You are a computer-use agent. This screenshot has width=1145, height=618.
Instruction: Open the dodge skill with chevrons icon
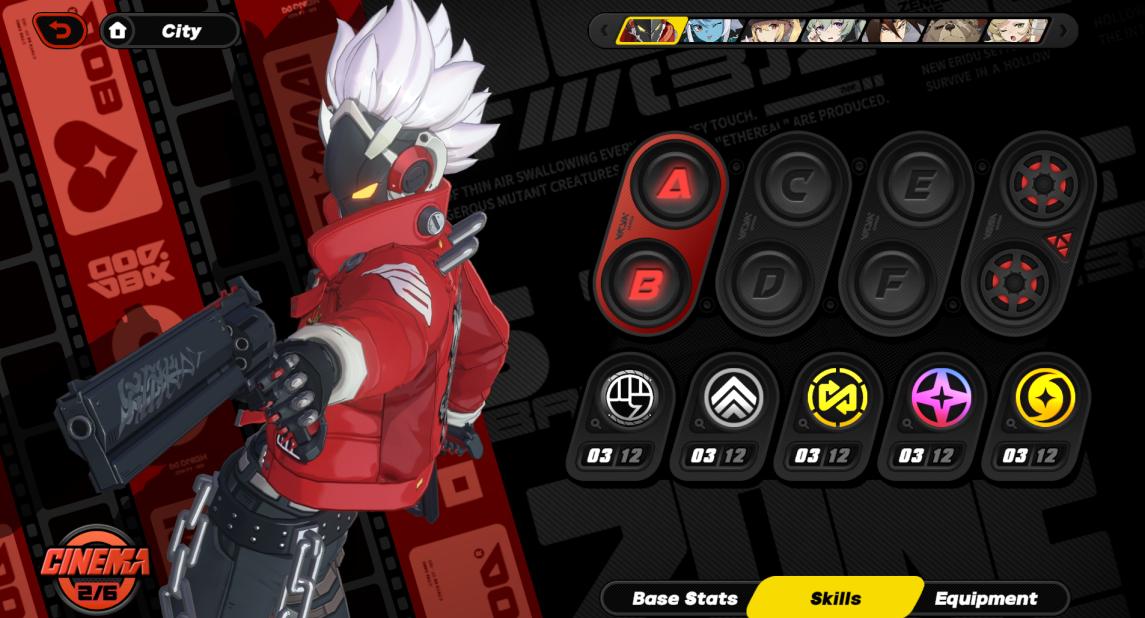tap(734, 397)
